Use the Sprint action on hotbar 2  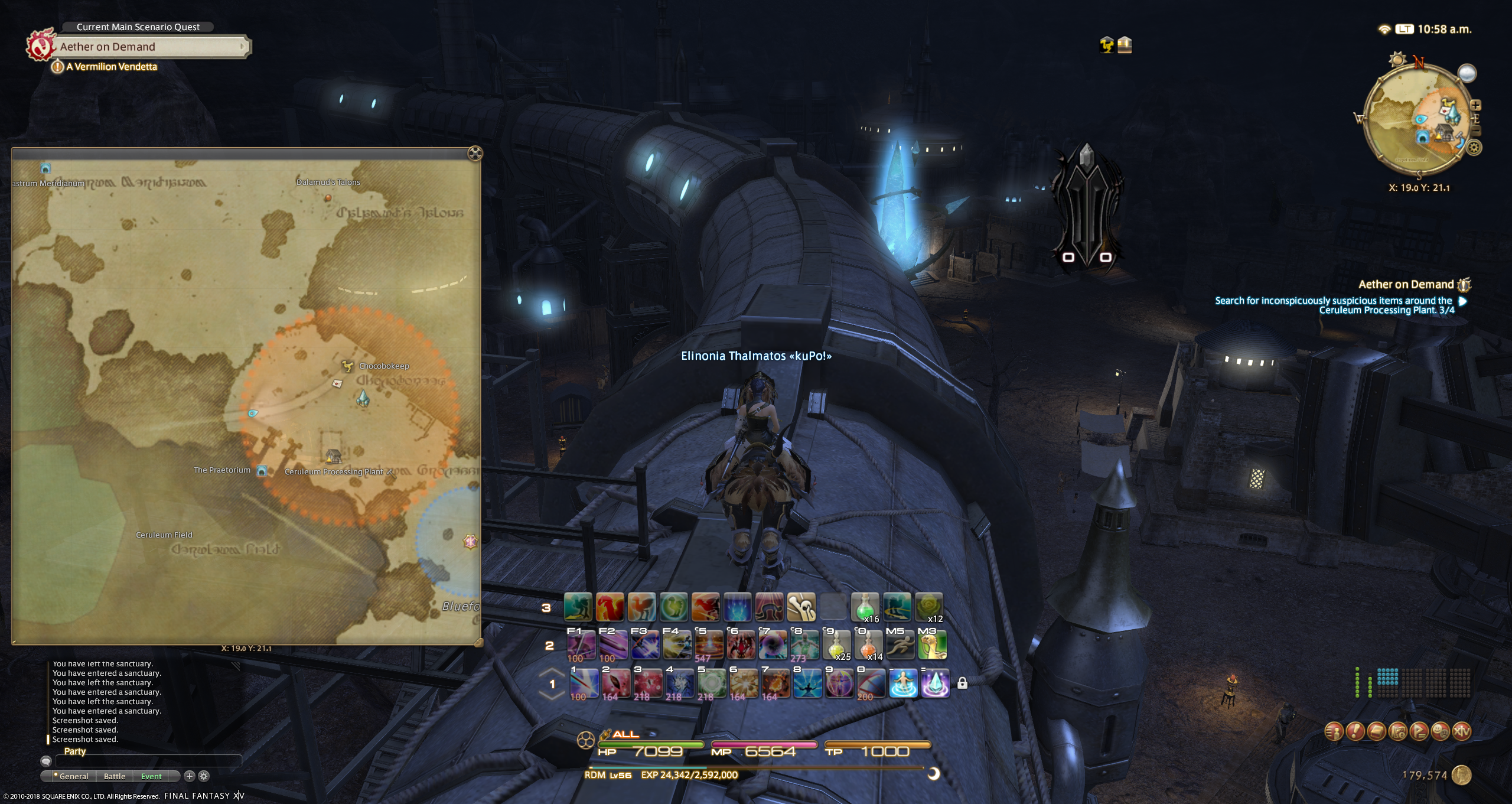[900, 644]
